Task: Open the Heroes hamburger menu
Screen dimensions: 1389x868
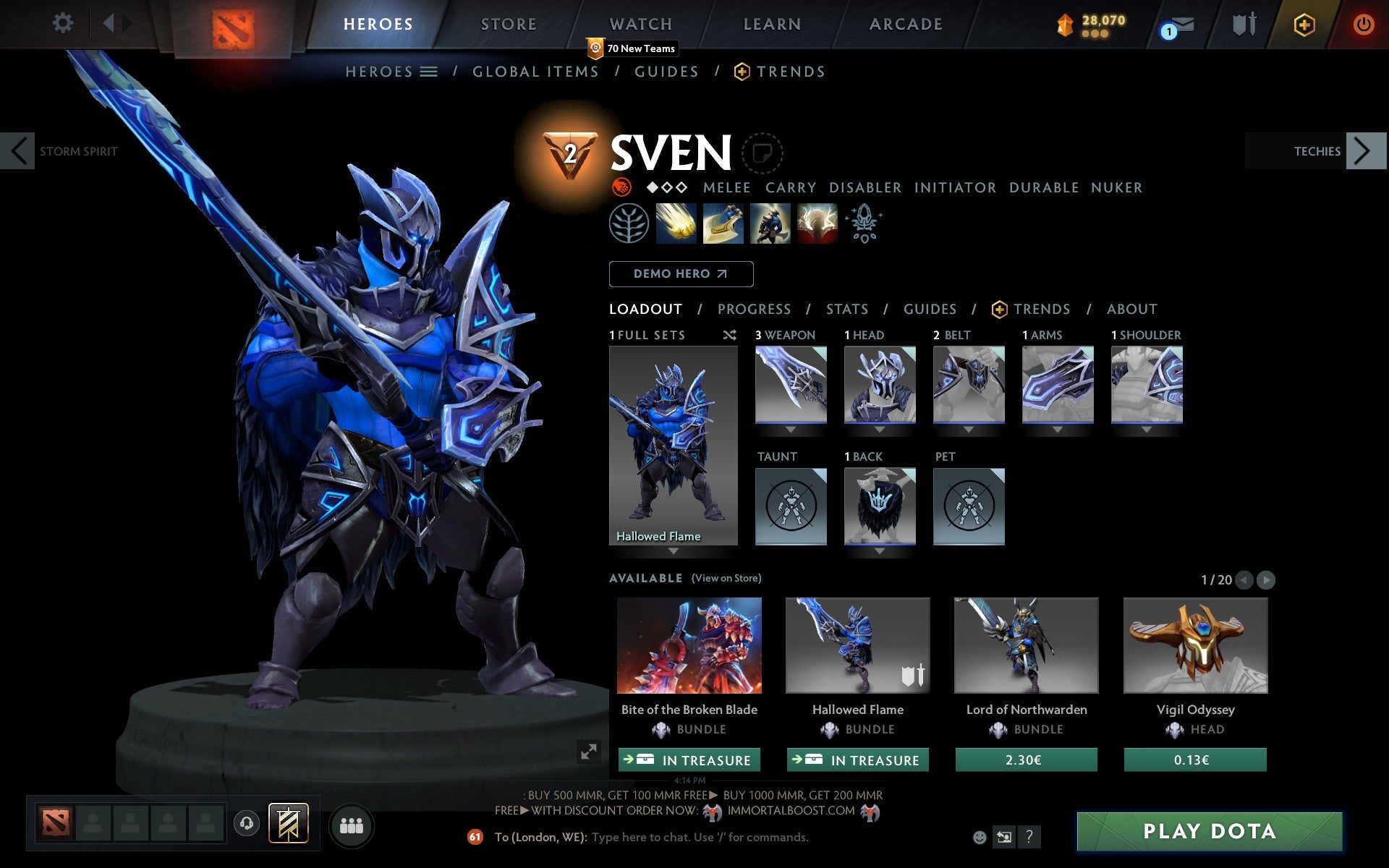Action: point(429,72)
